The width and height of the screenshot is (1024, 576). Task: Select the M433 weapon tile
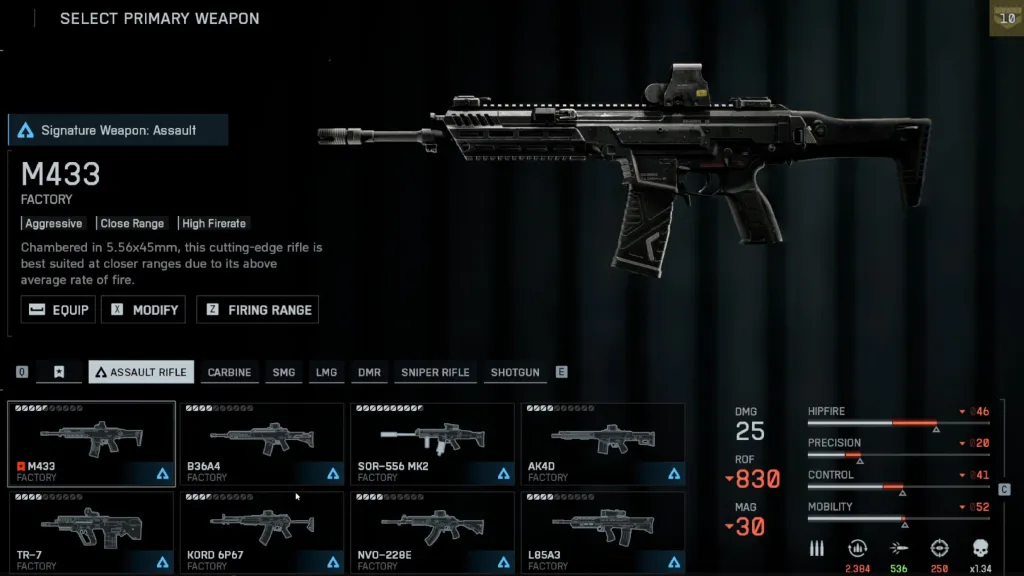[91, 443]
